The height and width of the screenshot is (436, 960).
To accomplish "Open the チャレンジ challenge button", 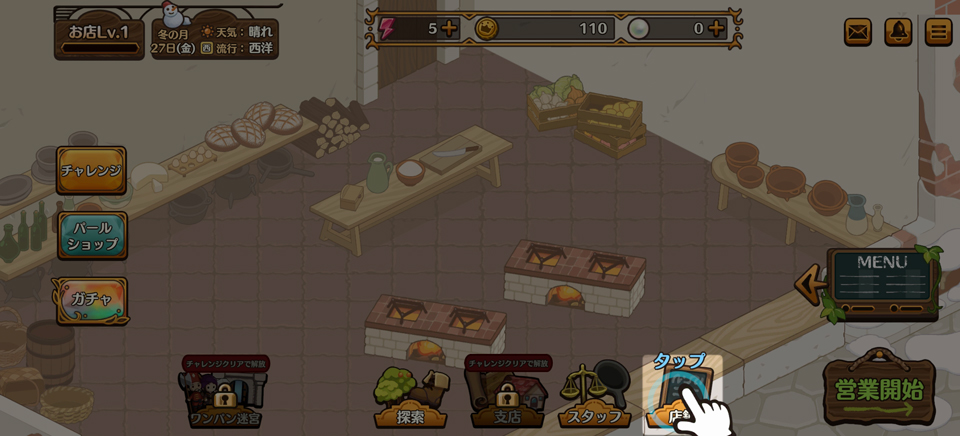I will (x=91, y=170).
